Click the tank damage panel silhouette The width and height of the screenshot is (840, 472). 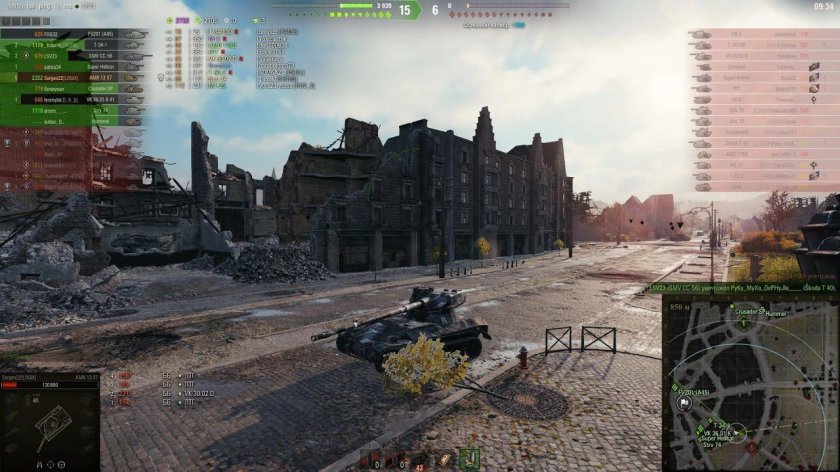[48, 427]
